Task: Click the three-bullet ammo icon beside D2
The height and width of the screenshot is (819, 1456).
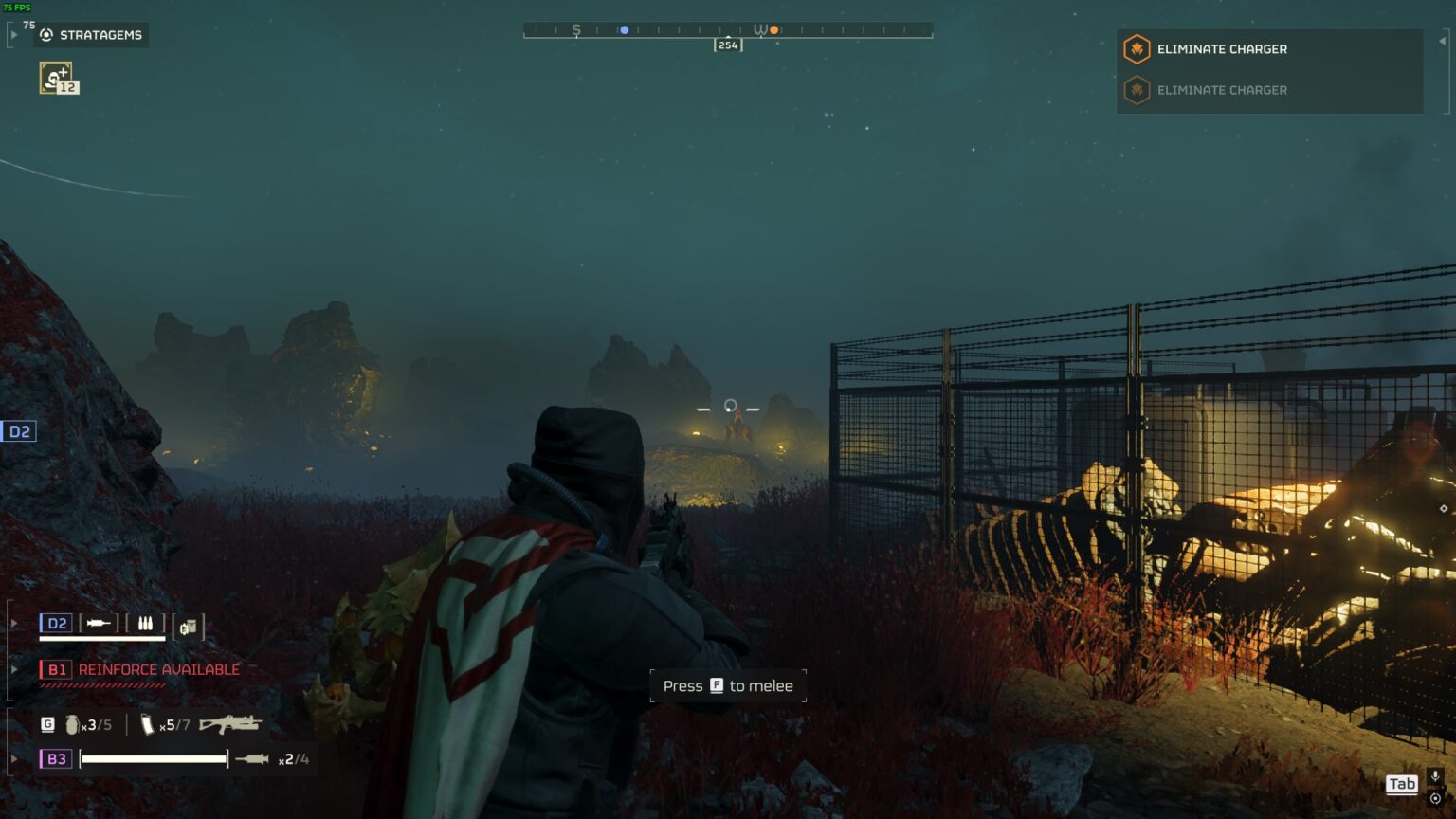Action: pos(145,624)
